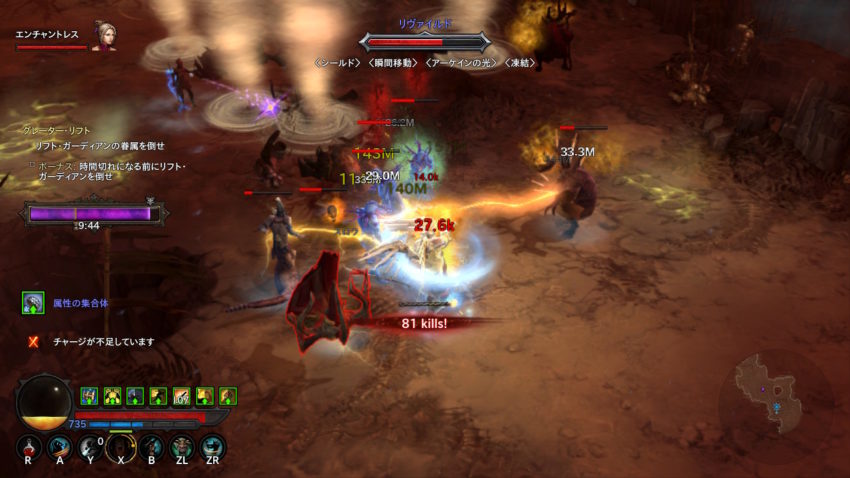Use the white figure skill with zero charges
This screenshot has height=478, width=850.
click(90, 447)
